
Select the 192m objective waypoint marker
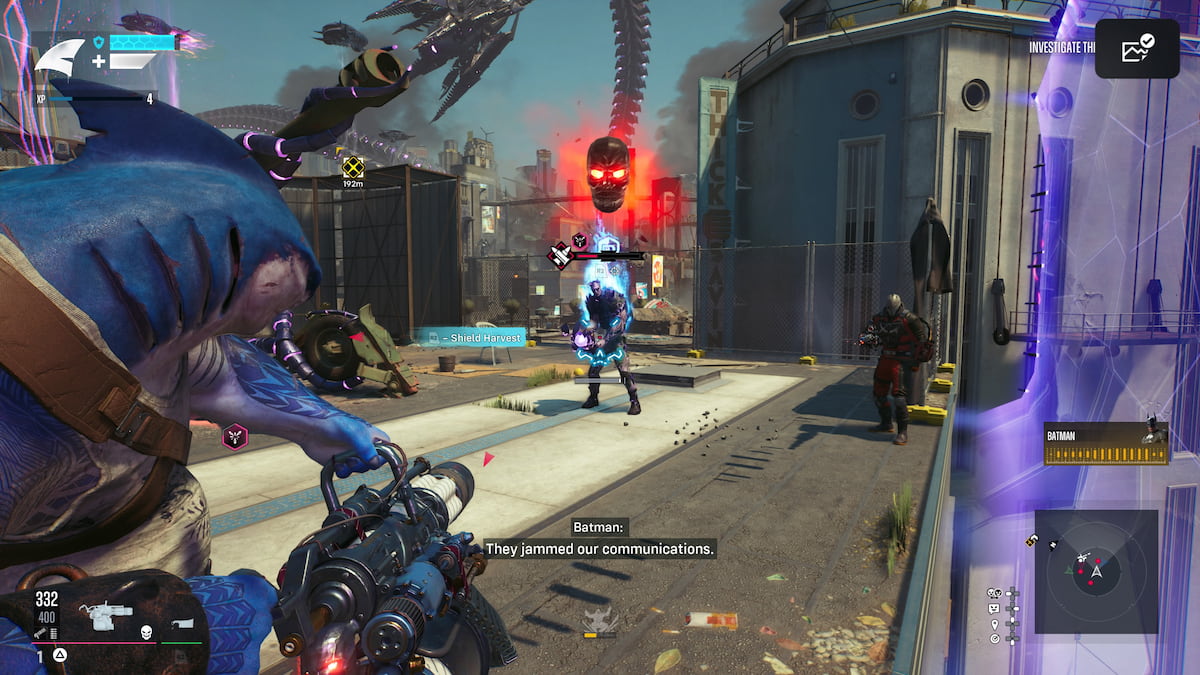tap(352, 168)
